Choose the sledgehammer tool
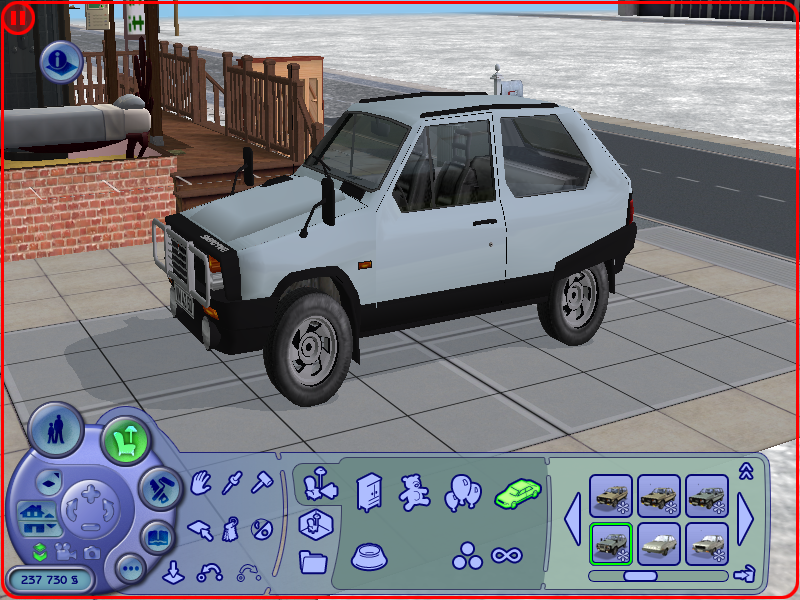 (262, 484)
